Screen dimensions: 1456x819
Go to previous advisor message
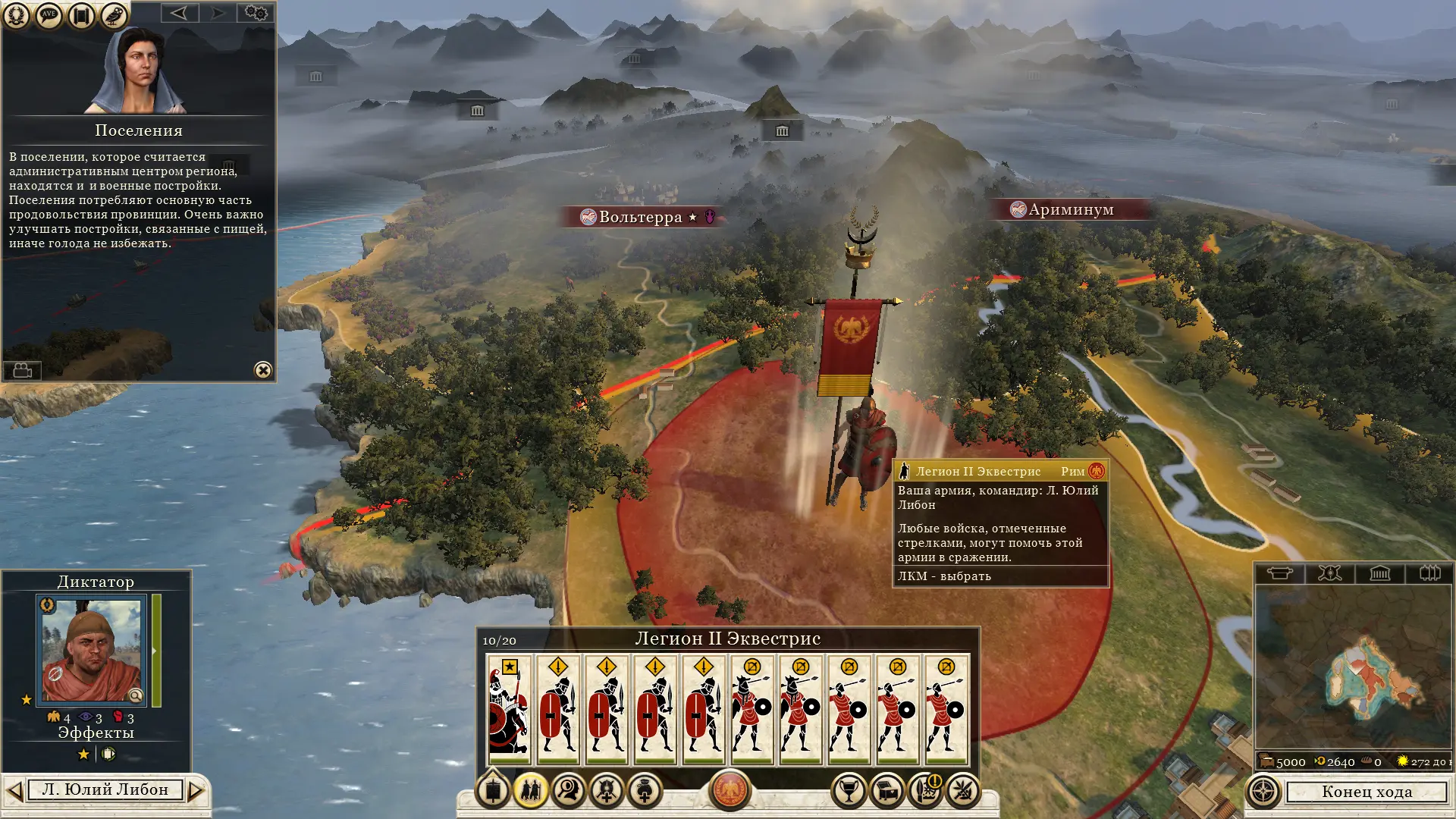pos(179,13)
